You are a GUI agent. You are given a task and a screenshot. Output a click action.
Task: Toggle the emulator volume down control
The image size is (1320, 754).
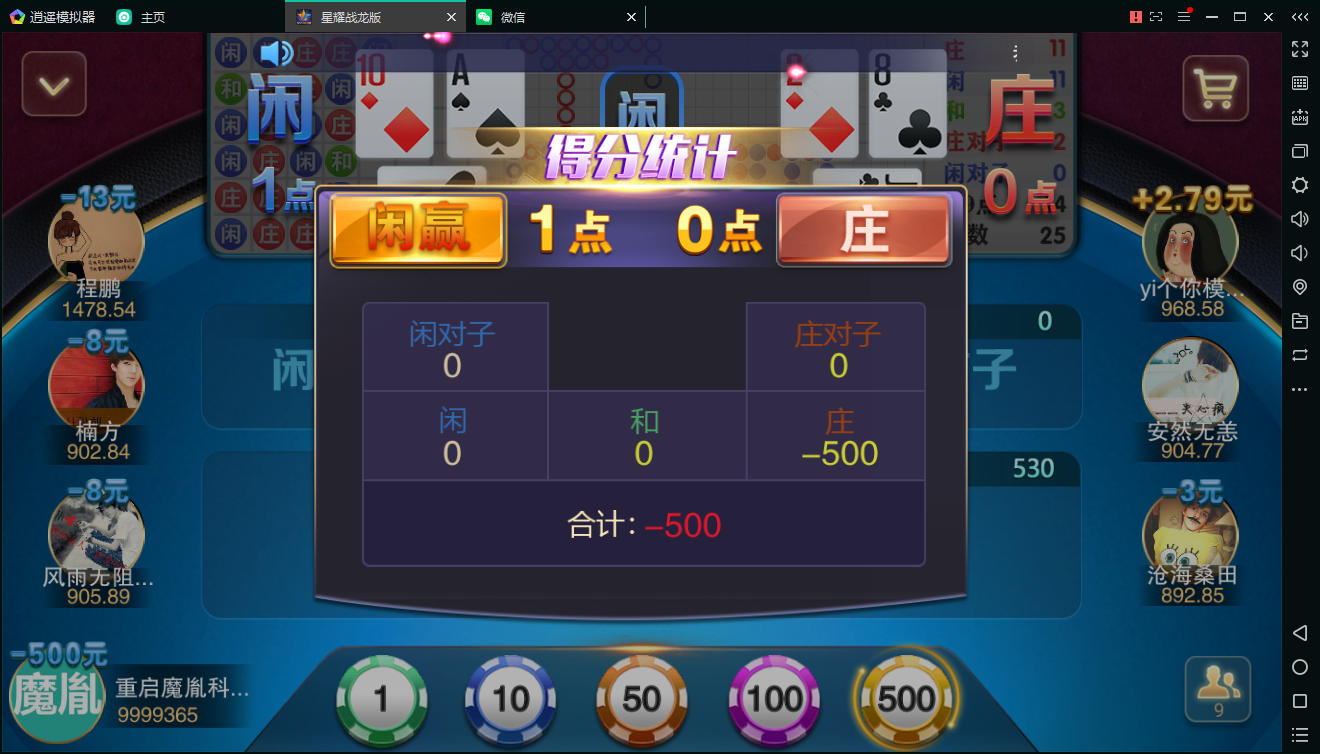1300,252
